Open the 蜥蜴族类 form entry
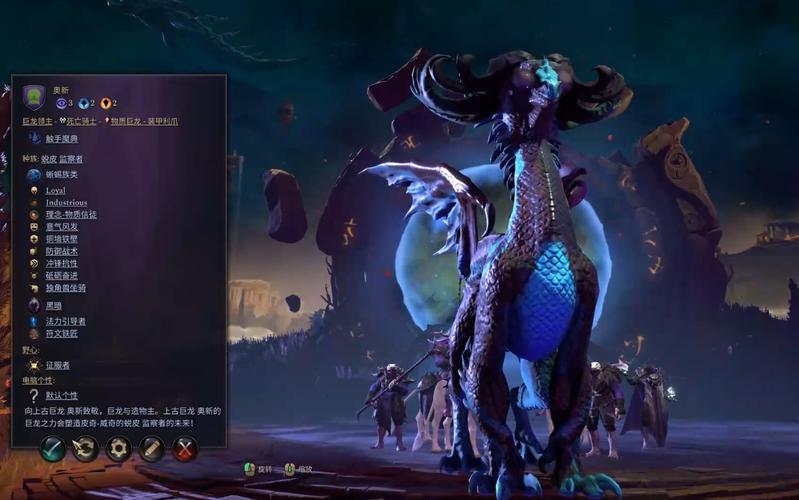Image resolution: width=799 pixels, height=500 pixels. pos(61,175)
